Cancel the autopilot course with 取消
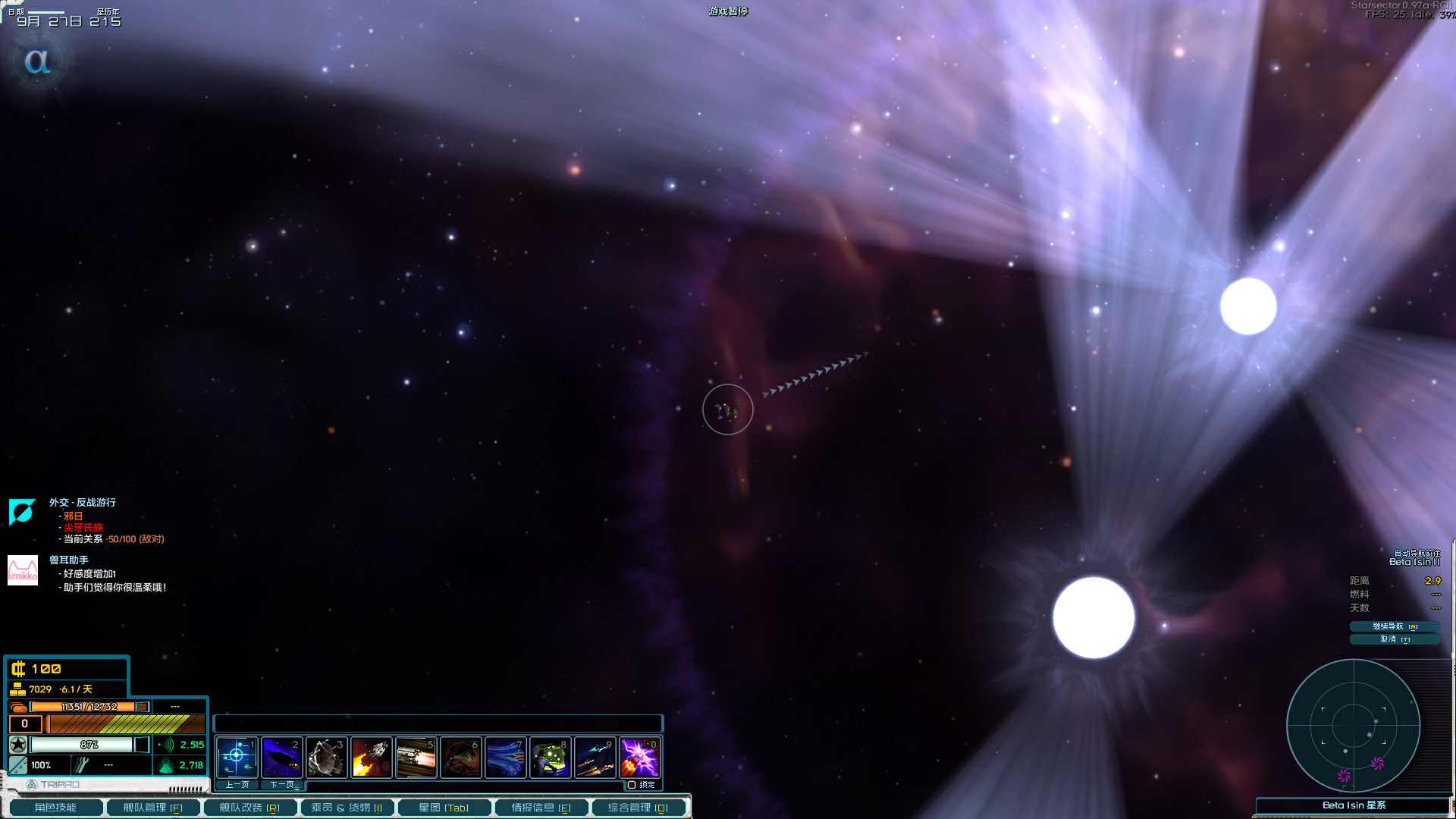This screenshot has height=819, width=1456. pos(1394,639)
